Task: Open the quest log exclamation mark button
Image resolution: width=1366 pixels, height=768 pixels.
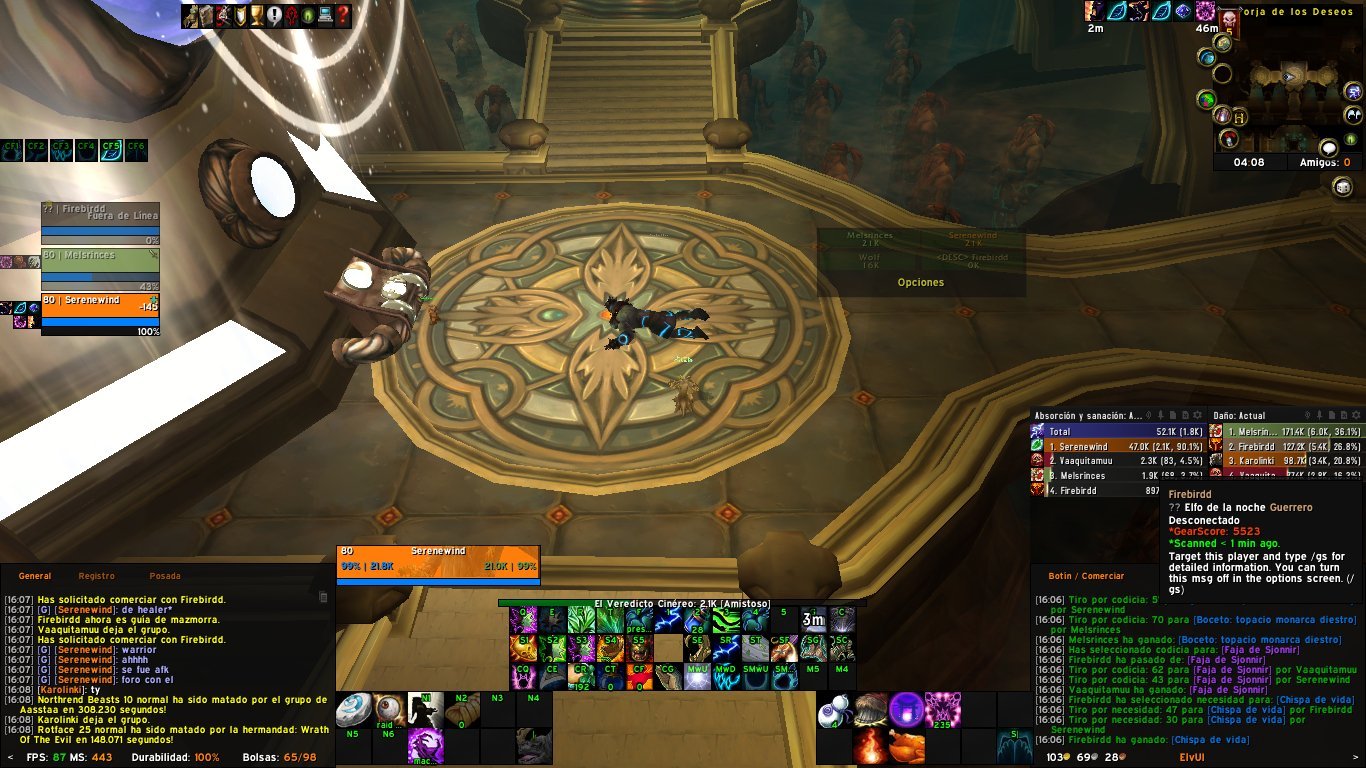Action: pyautogui.click(x=274, y=16)
